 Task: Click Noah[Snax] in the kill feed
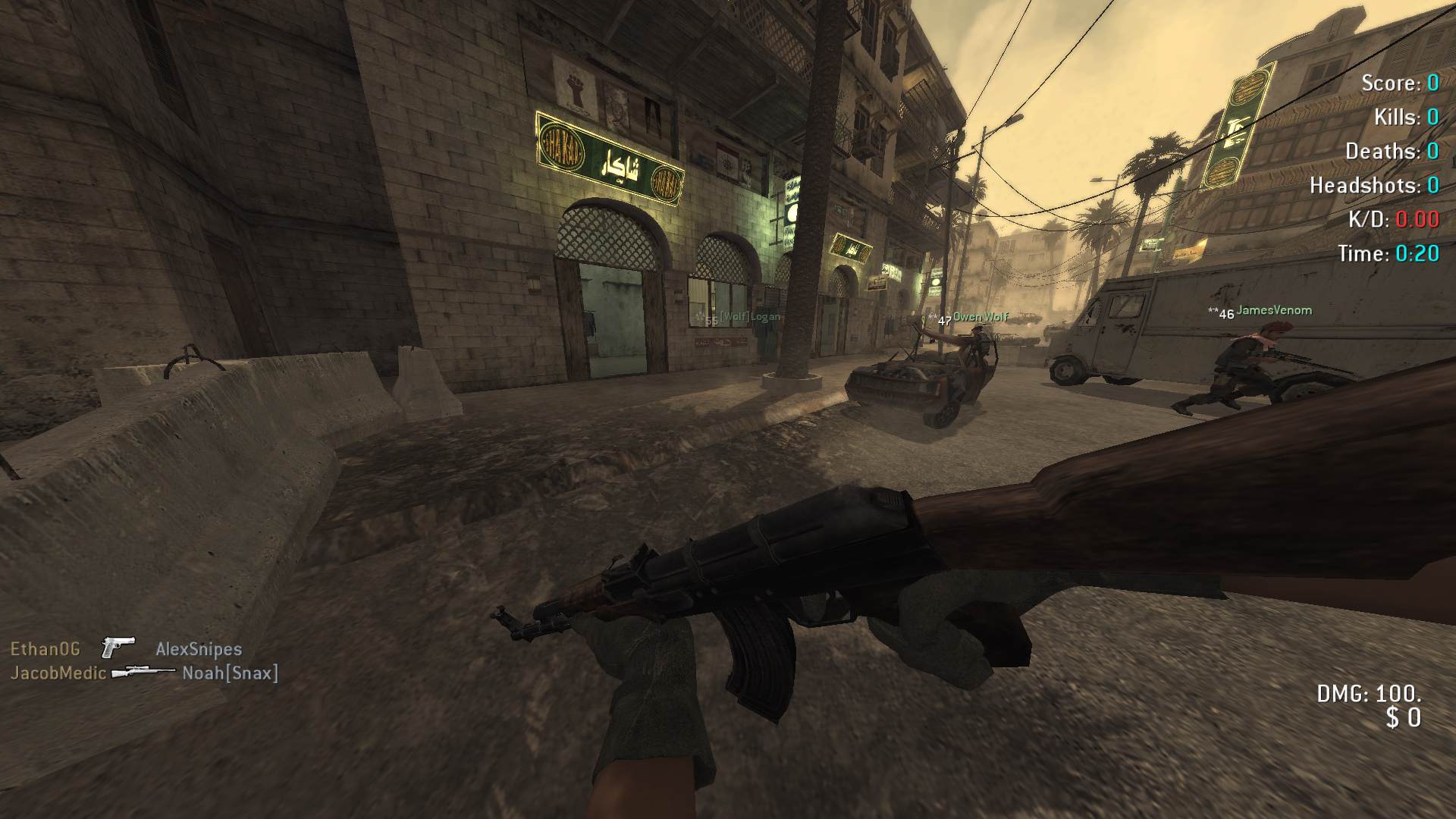[x=230, y=673]
